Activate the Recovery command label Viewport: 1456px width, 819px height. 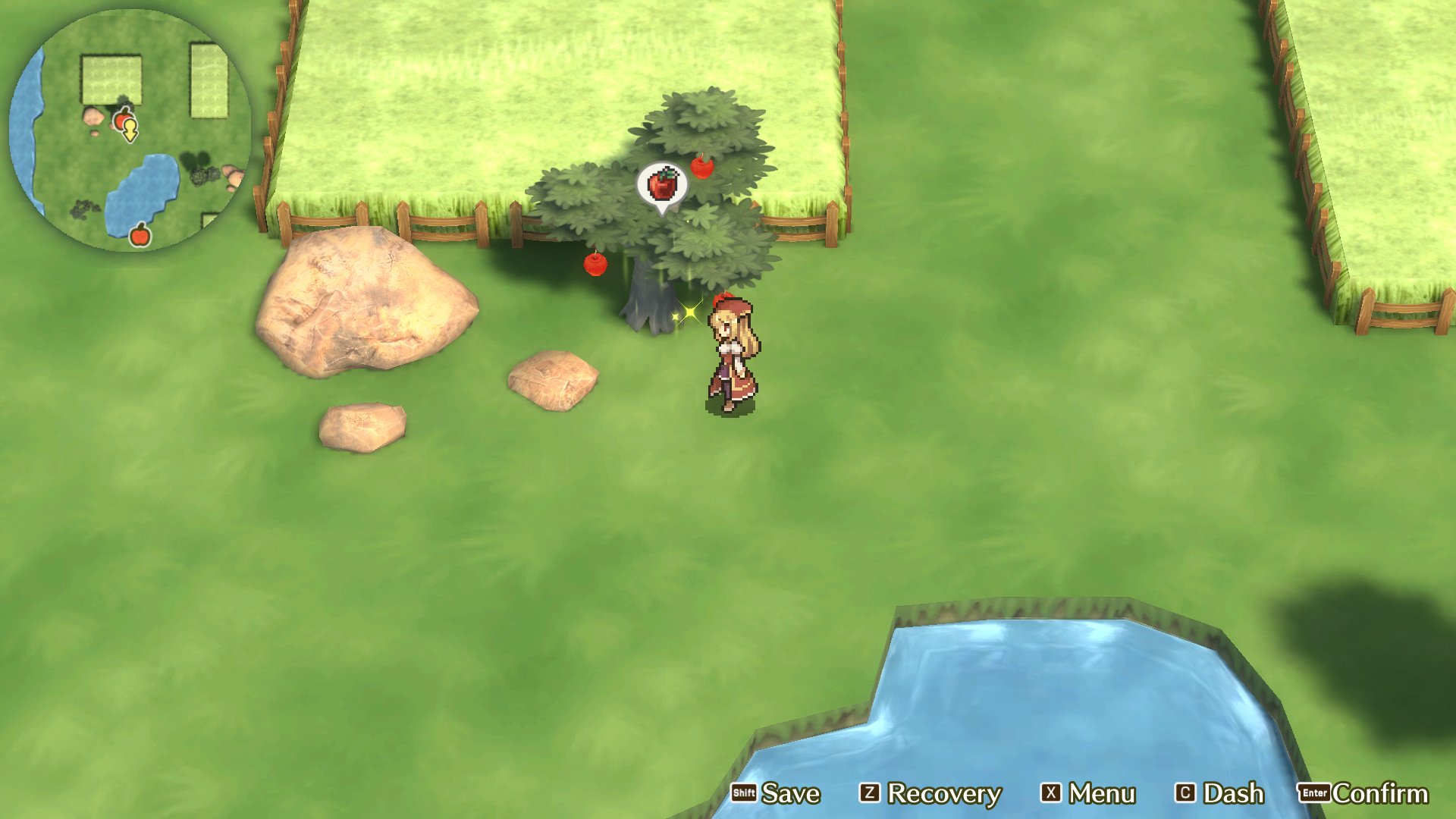(944, 793)
